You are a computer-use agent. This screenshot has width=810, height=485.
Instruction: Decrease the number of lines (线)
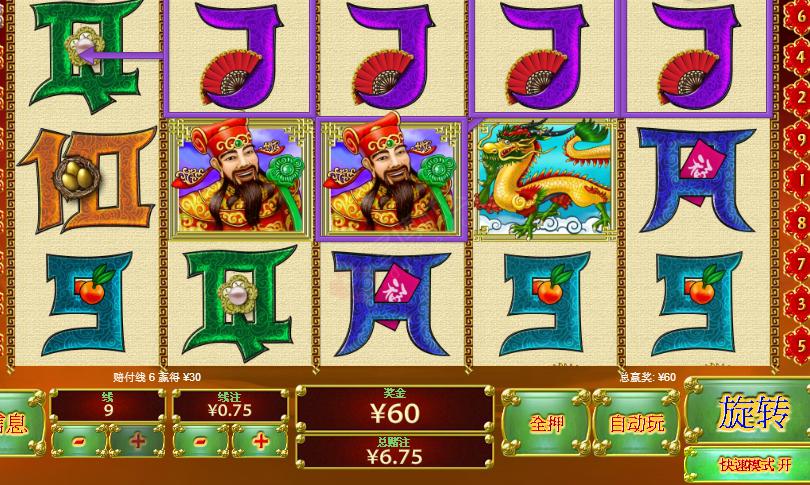78,440
